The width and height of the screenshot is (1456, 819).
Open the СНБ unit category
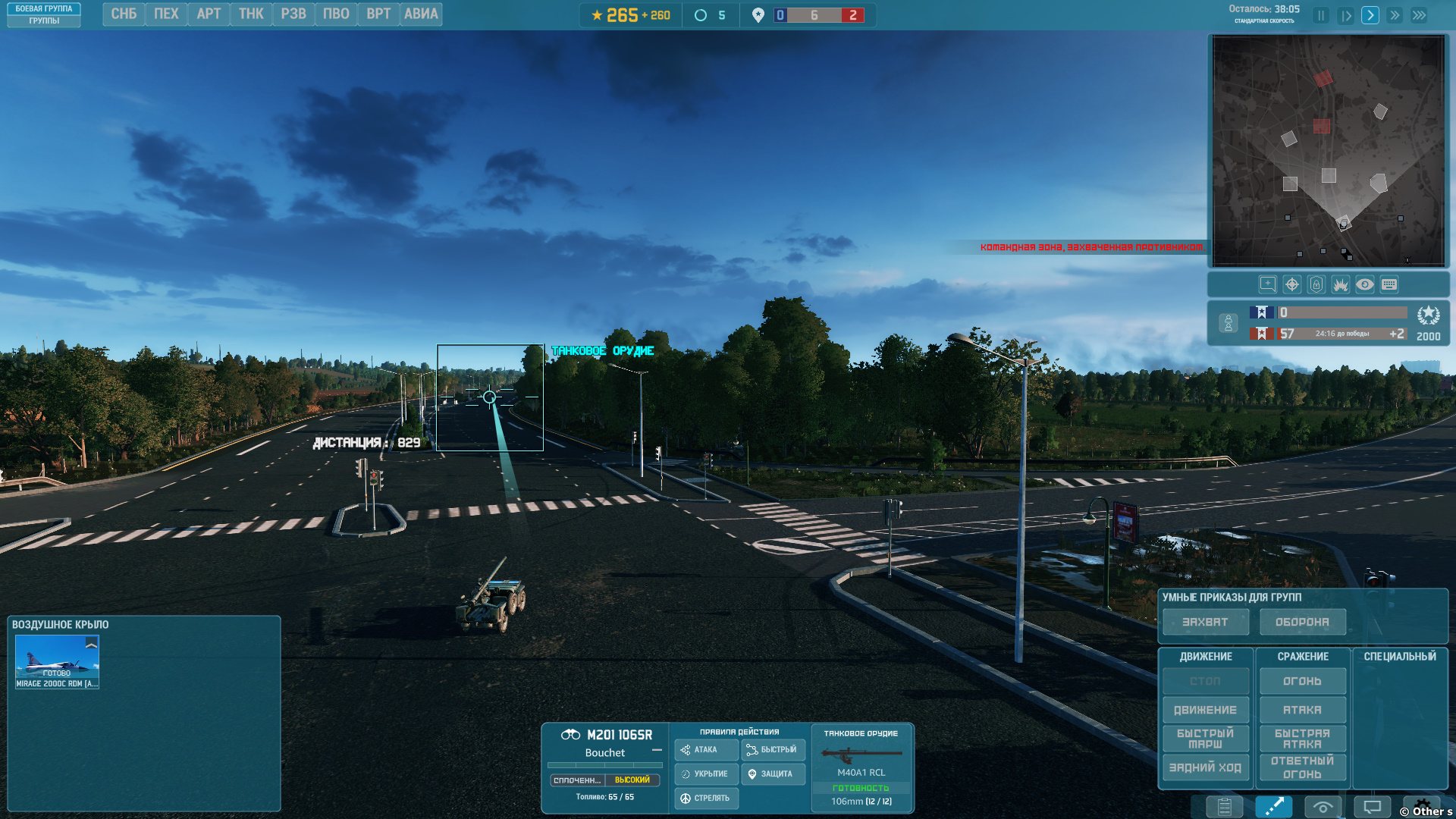[x=124, y=14]
